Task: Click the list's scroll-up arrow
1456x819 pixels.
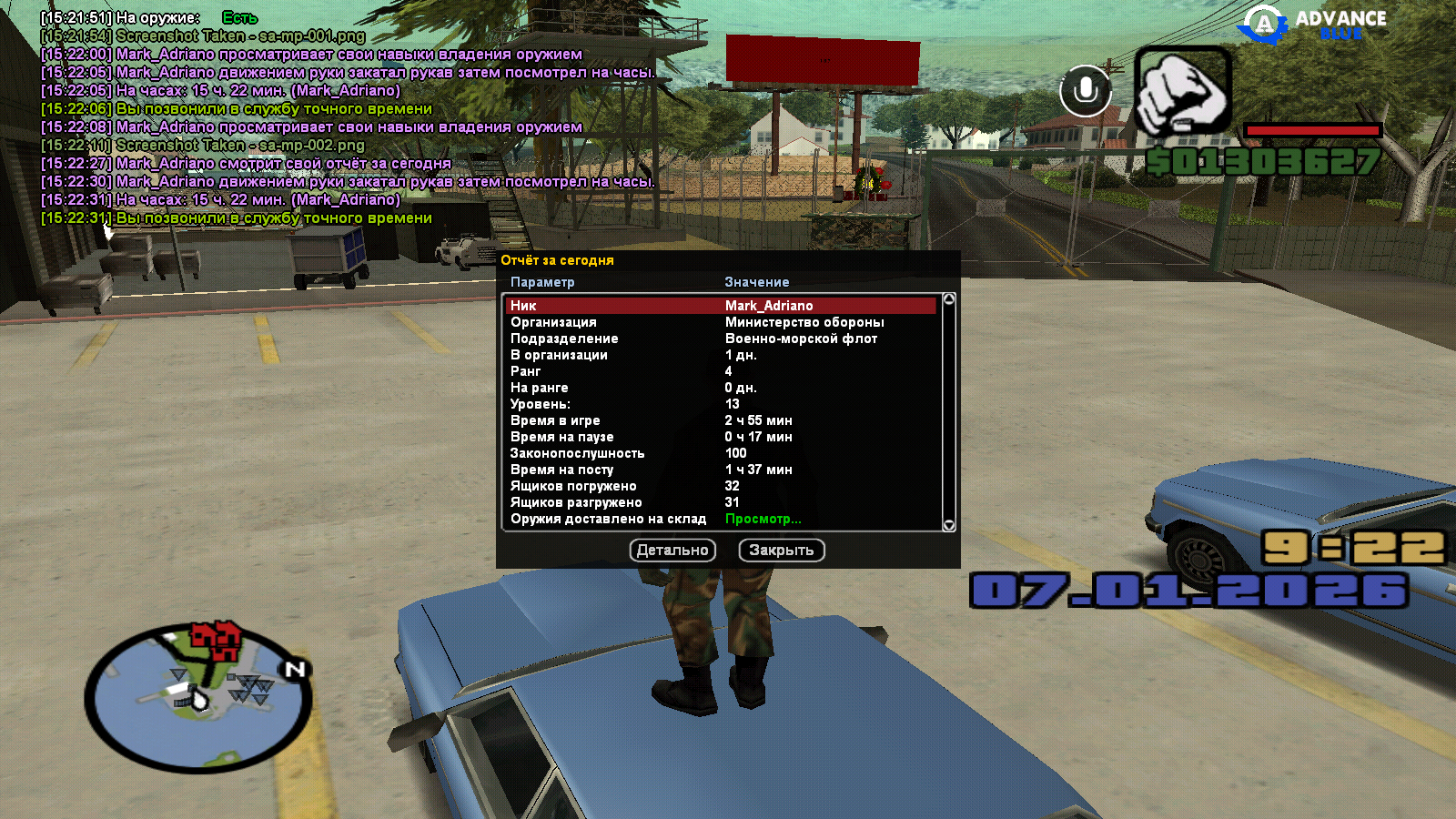Action: click(949, 299)
